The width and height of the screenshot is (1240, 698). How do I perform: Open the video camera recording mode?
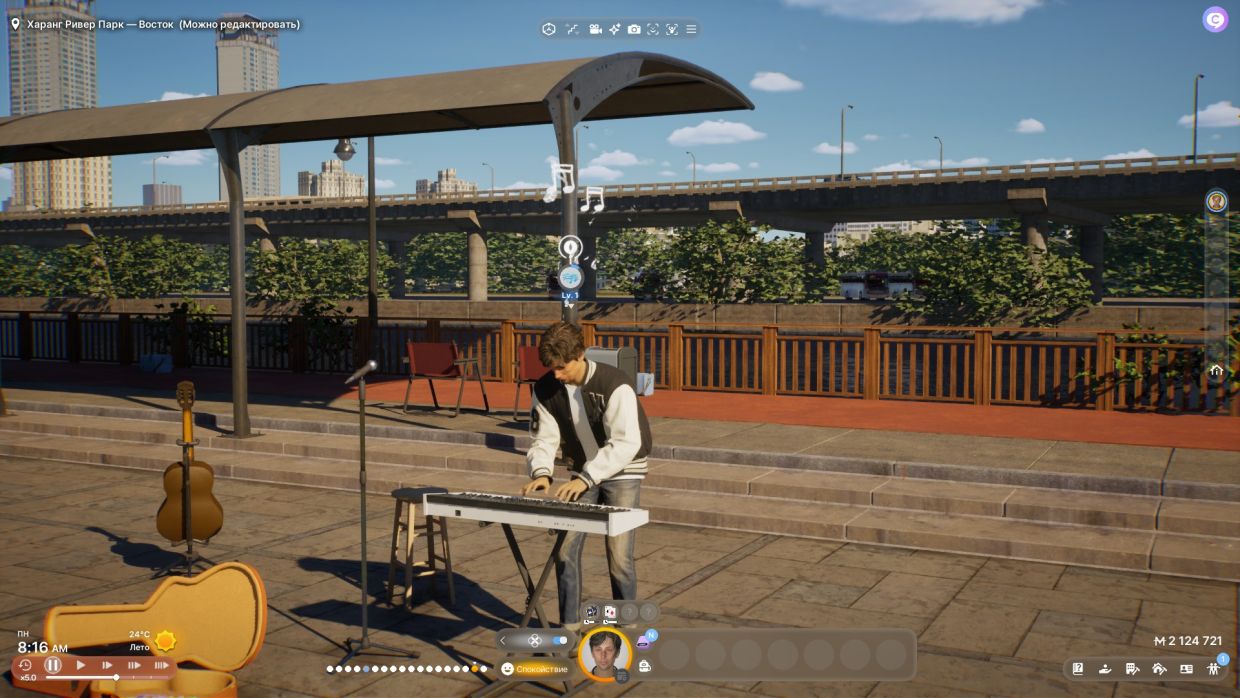[595, 29]
